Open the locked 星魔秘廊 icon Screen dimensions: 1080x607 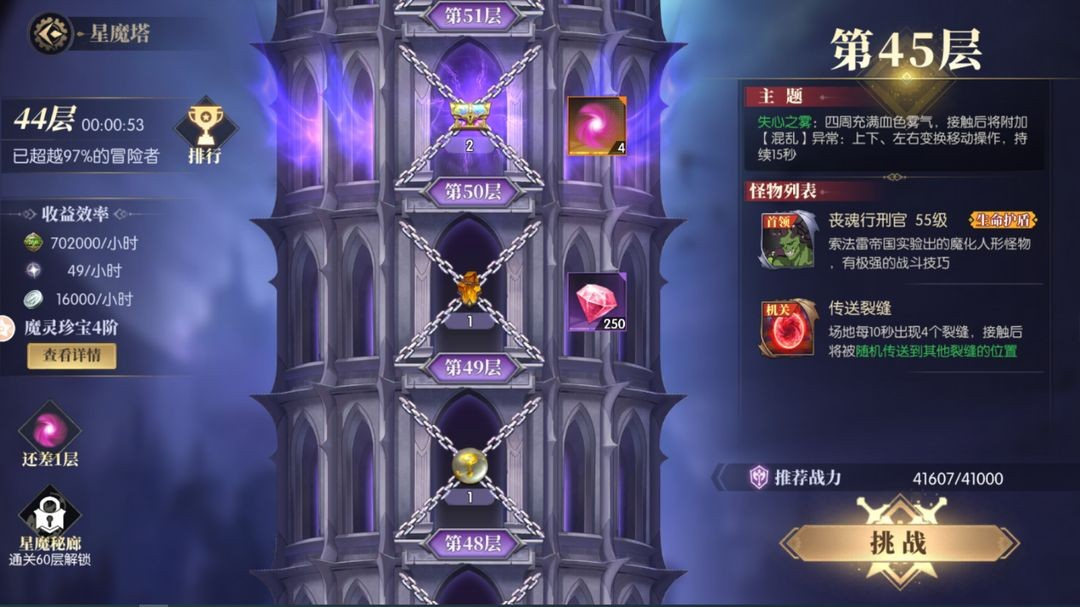[x=50, y=516]
